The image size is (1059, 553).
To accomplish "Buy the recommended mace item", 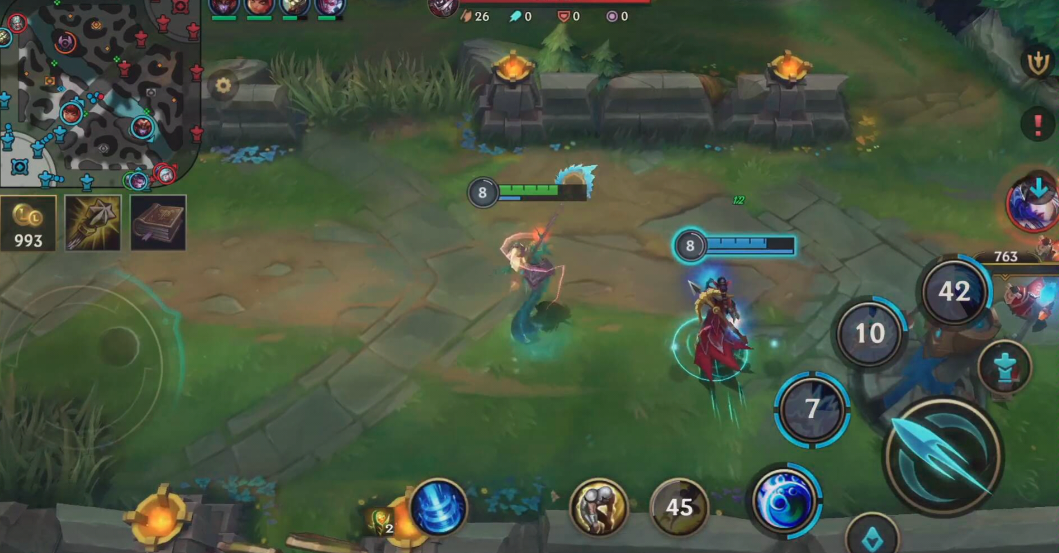I will [93, 222].
